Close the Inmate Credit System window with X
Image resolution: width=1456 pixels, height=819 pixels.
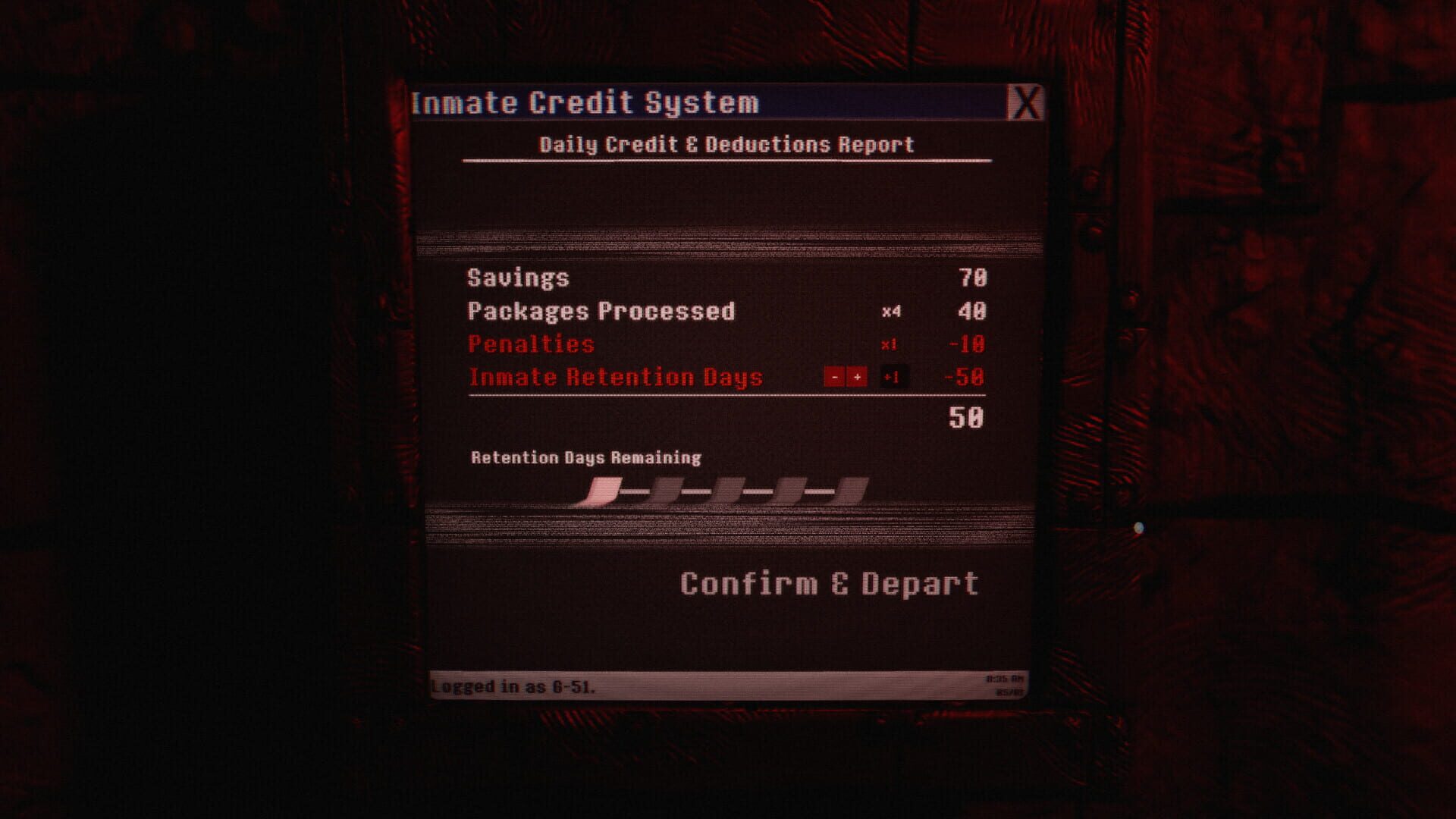[x=1028, y=101]
